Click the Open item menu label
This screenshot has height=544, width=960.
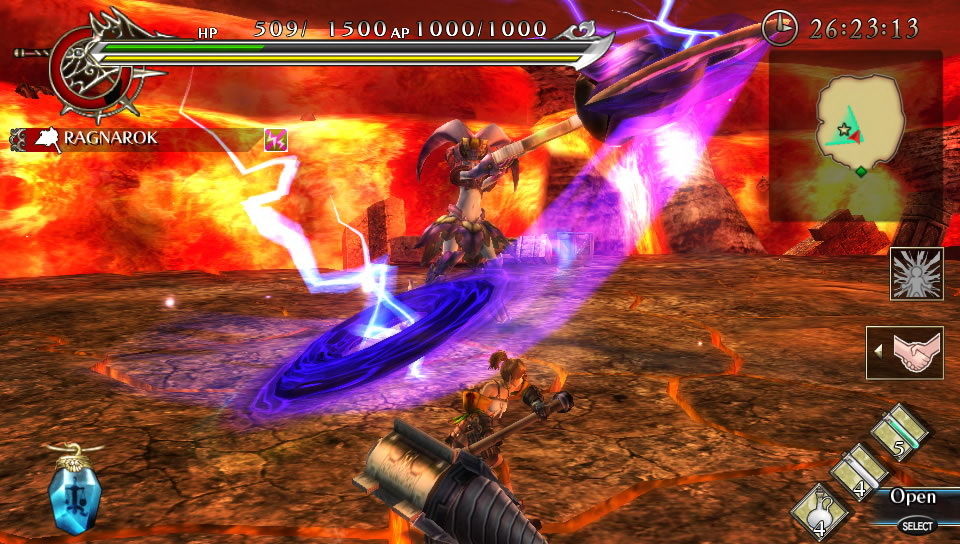coord(912,497)
